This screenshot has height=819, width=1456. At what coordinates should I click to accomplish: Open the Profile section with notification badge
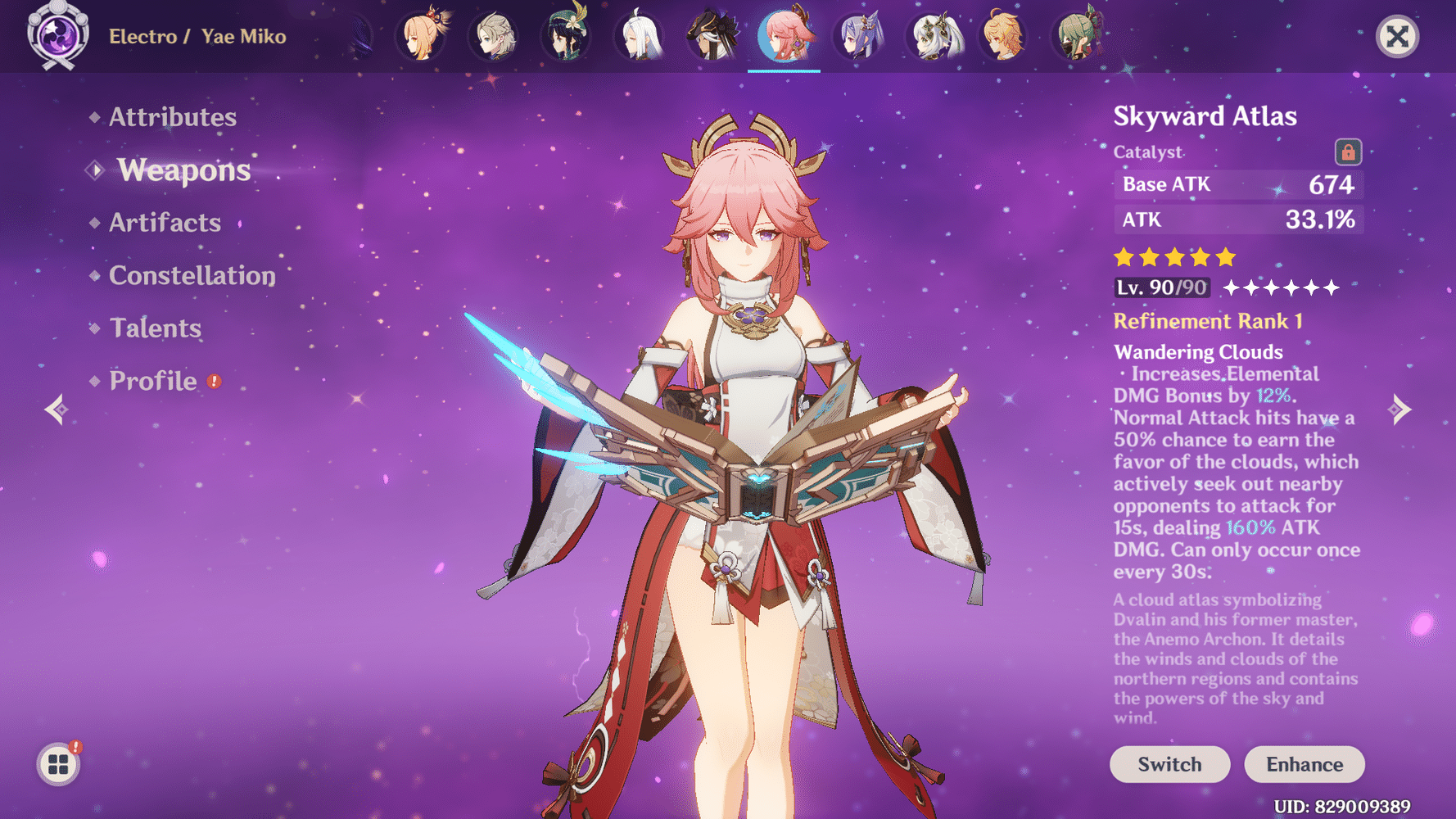click(152, 380)
